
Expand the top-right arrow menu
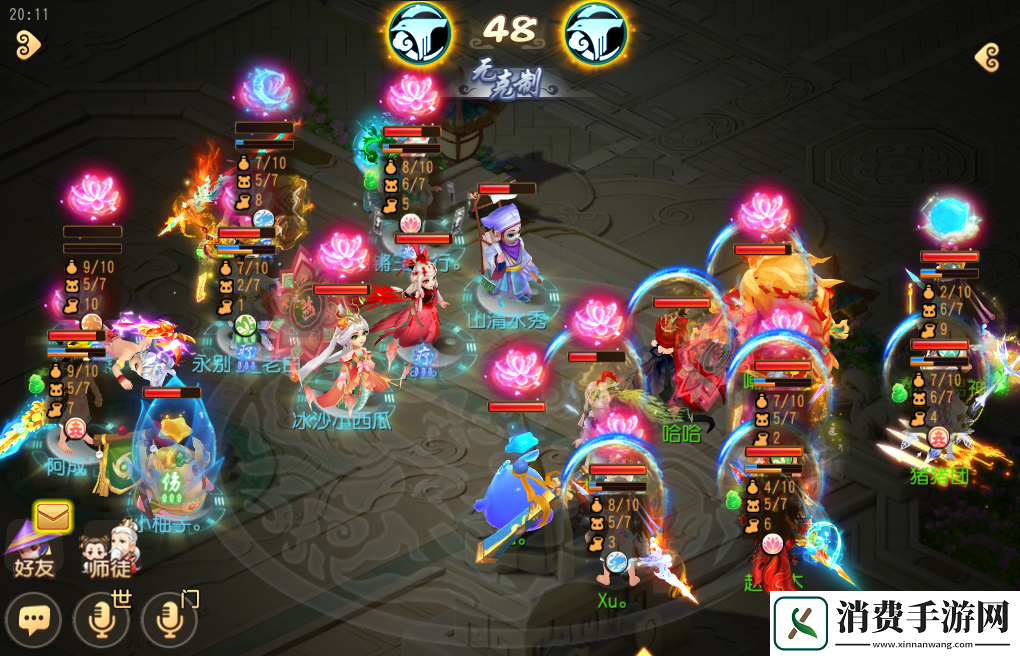[987, 57]
